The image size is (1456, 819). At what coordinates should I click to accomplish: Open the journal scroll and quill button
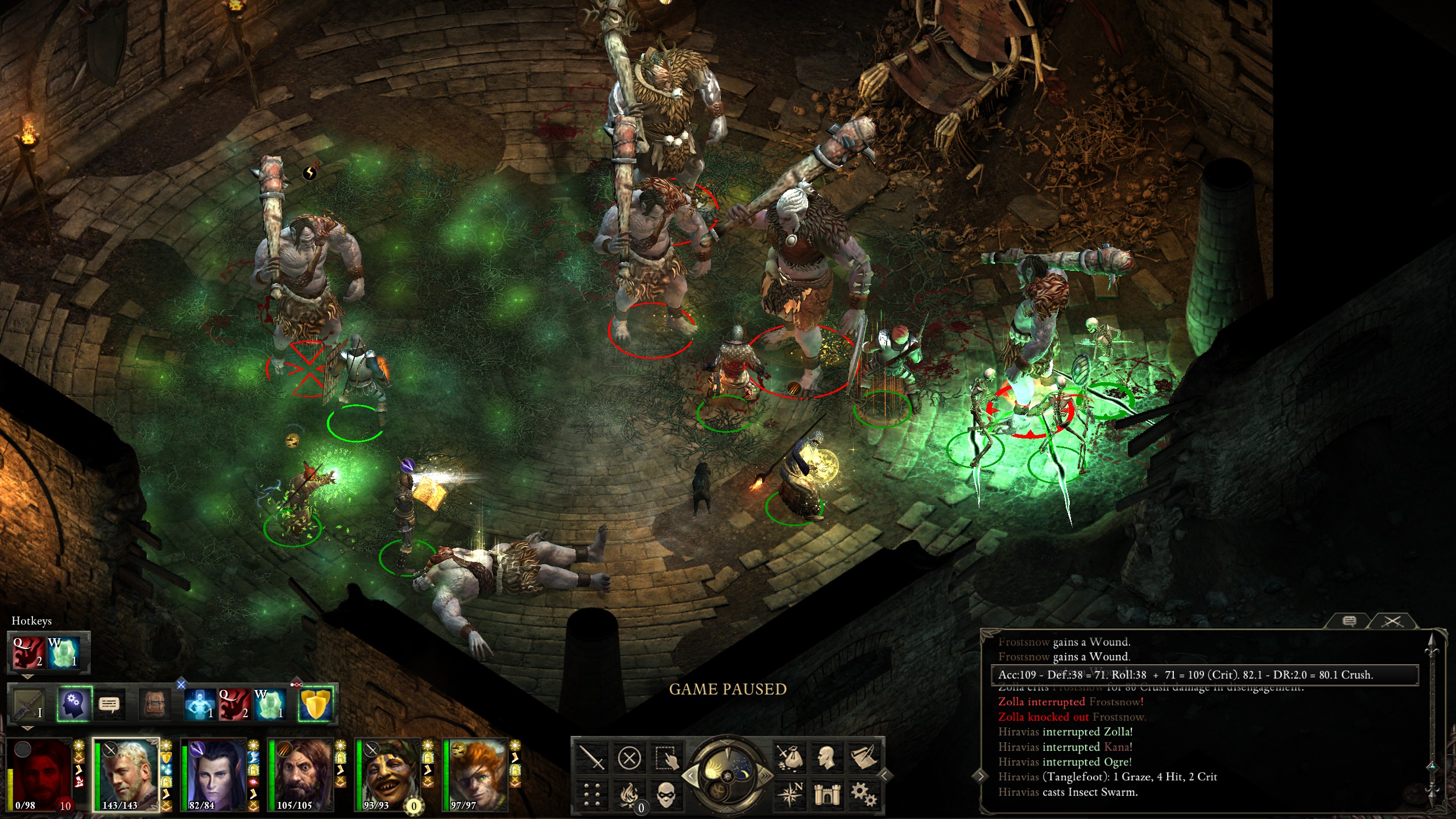point(863,758)
